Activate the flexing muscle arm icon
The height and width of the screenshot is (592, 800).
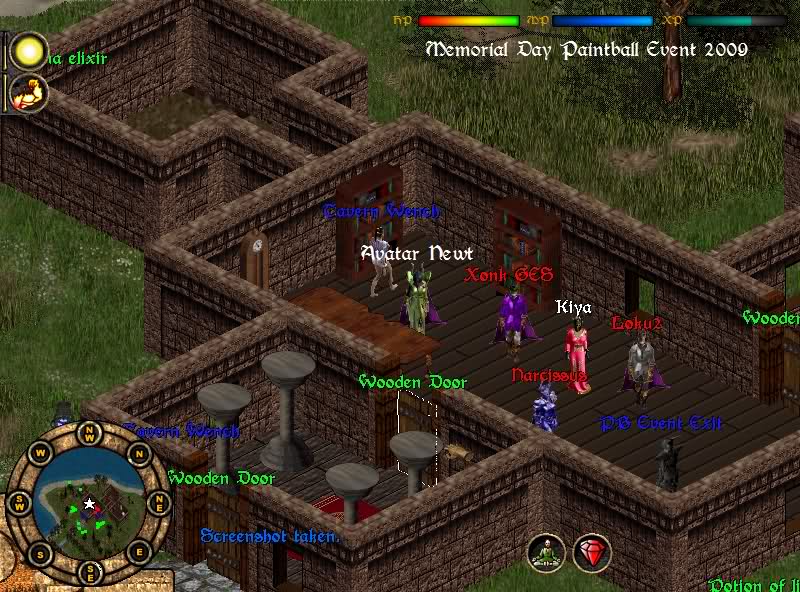[x=28, y=93]
